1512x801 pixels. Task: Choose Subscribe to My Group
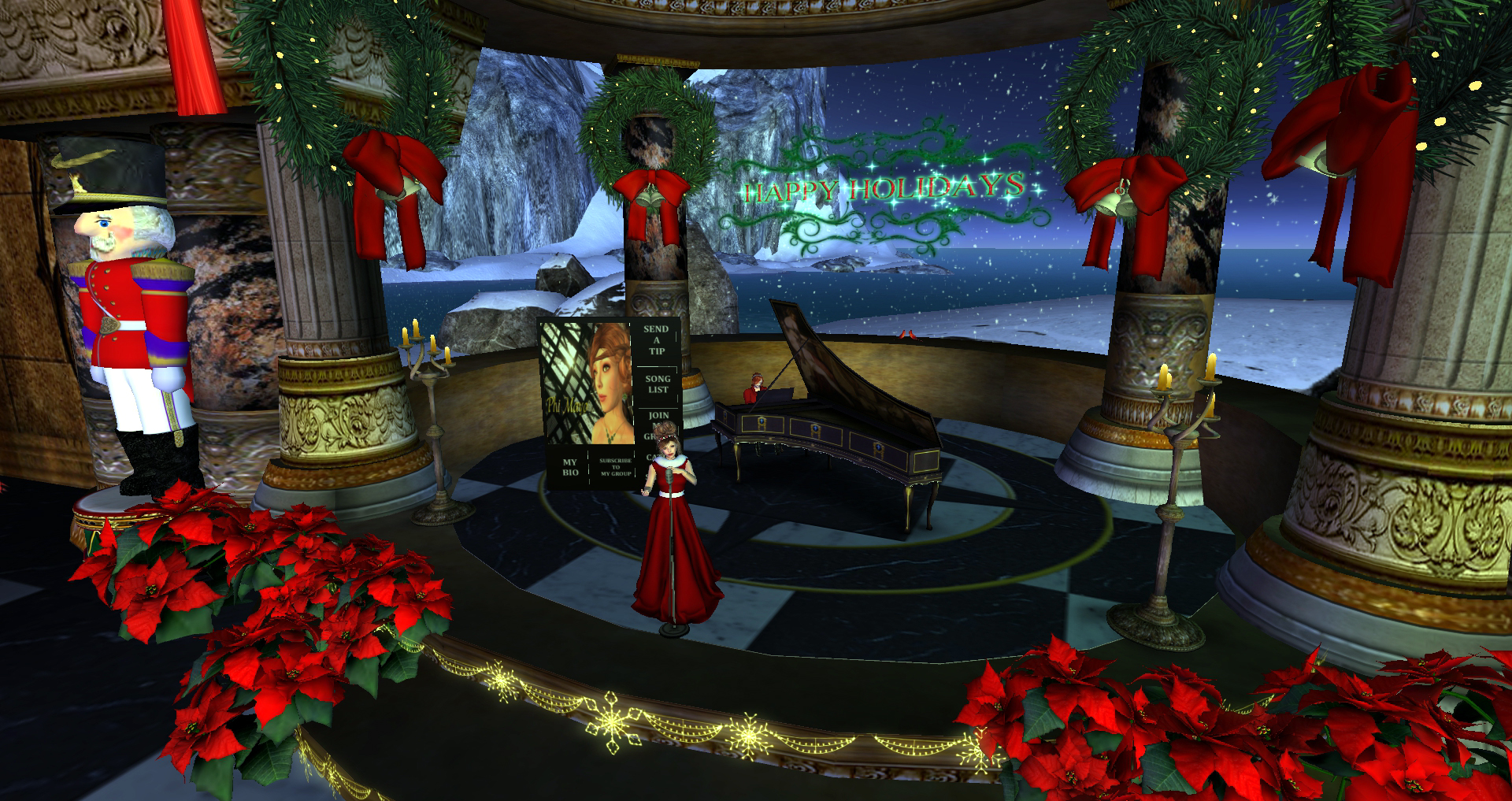click(x=615, y=468)
